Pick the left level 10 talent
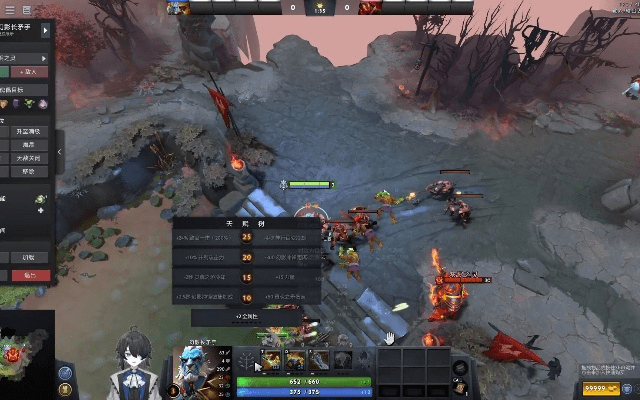640x400 pixels. pyautogui.click(x=208, y=297)
